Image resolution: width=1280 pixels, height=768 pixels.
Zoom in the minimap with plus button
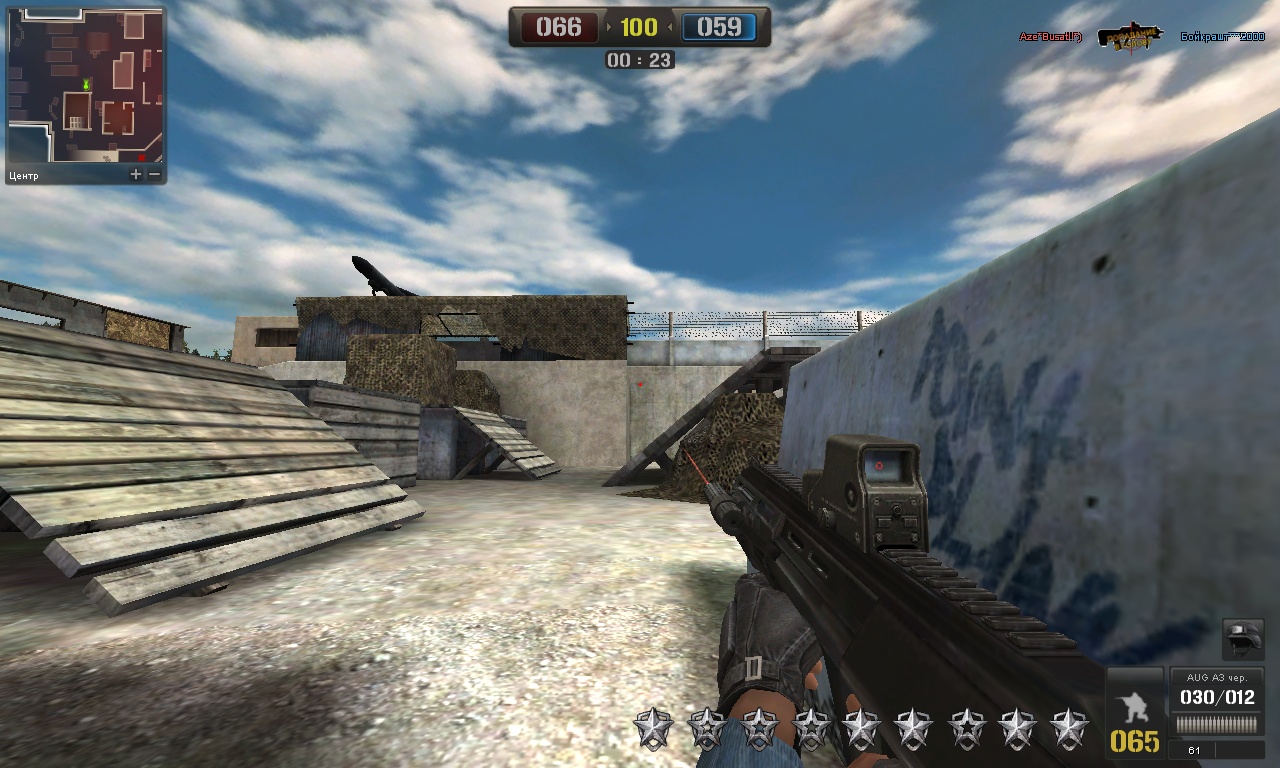pos(136,175)
